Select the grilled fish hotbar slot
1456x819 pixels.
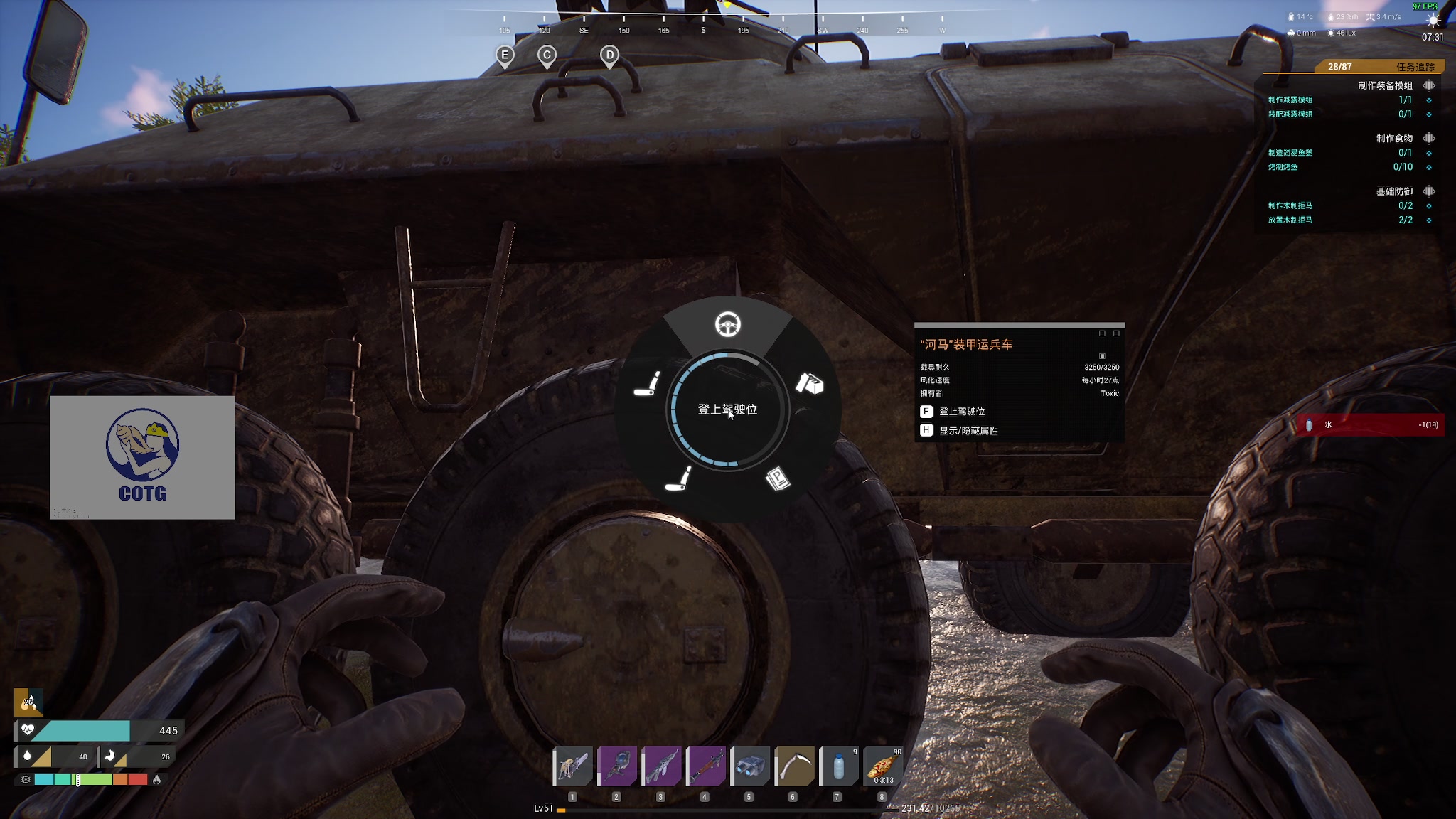pos(882,766)
